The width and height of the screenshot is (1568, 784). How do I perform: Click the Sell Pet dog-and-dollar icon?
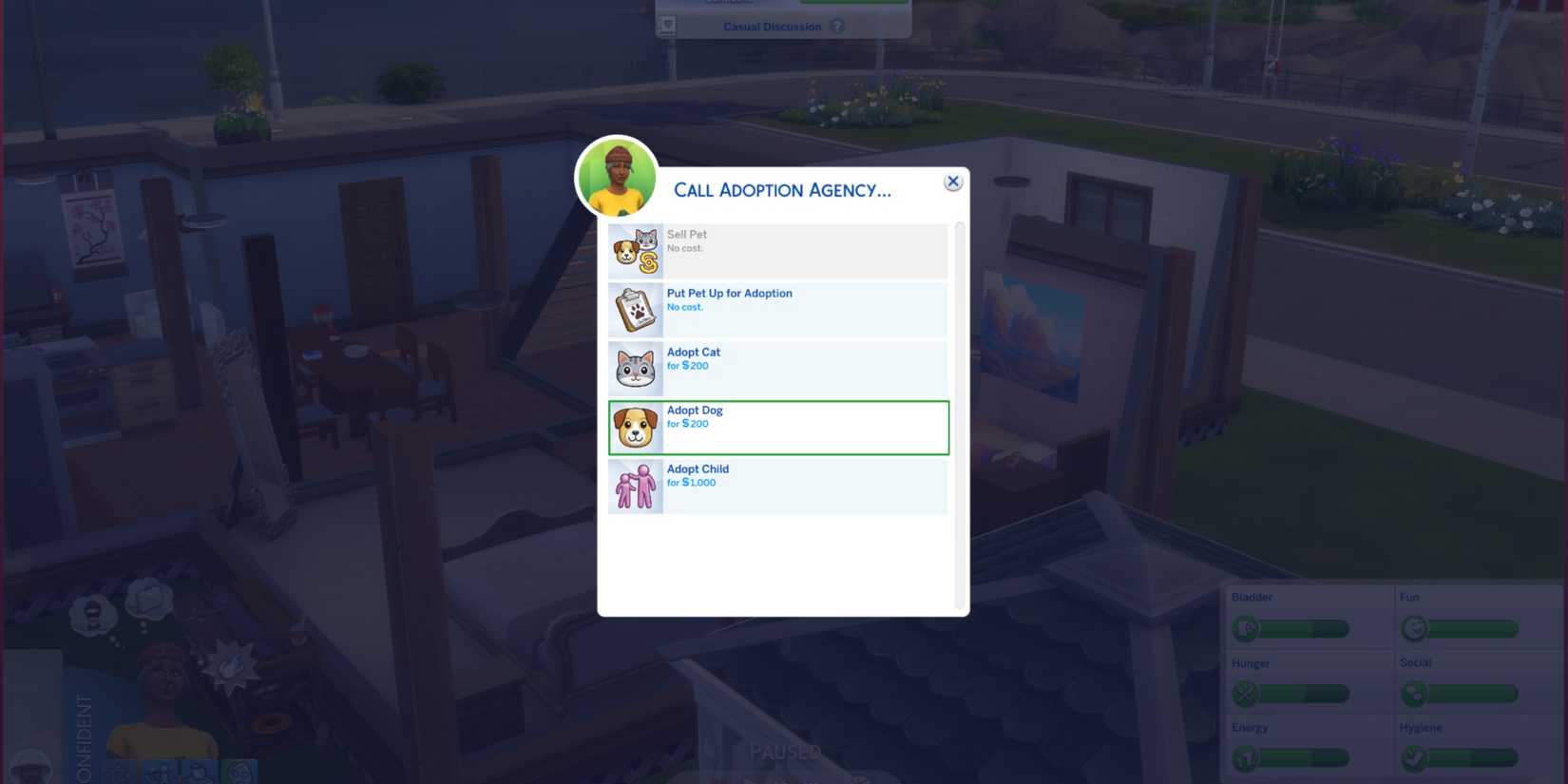click(635, 250)
